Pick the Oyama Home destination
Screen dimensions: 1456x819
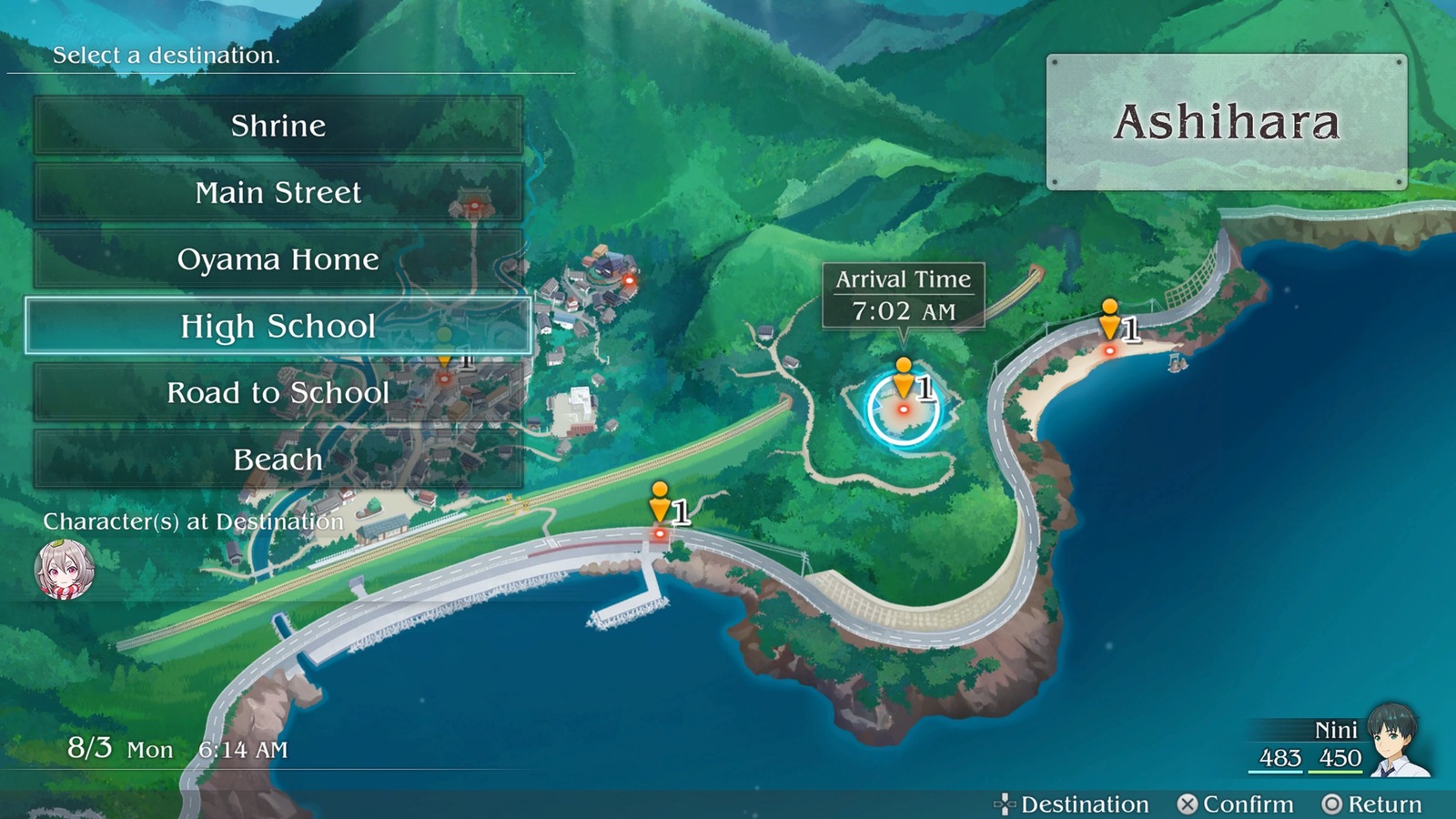(x=278, y=259)
